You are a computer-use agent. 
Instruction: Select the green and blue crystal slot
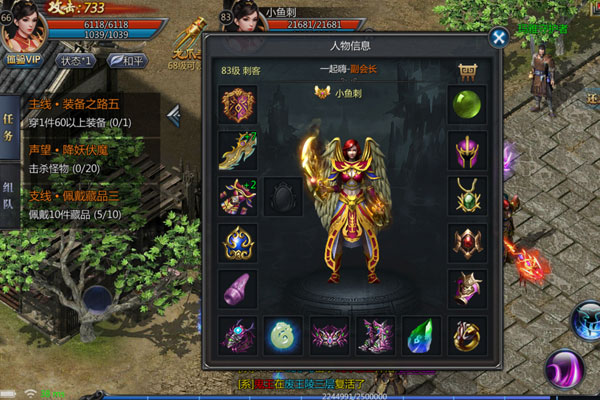pos(421,335)
